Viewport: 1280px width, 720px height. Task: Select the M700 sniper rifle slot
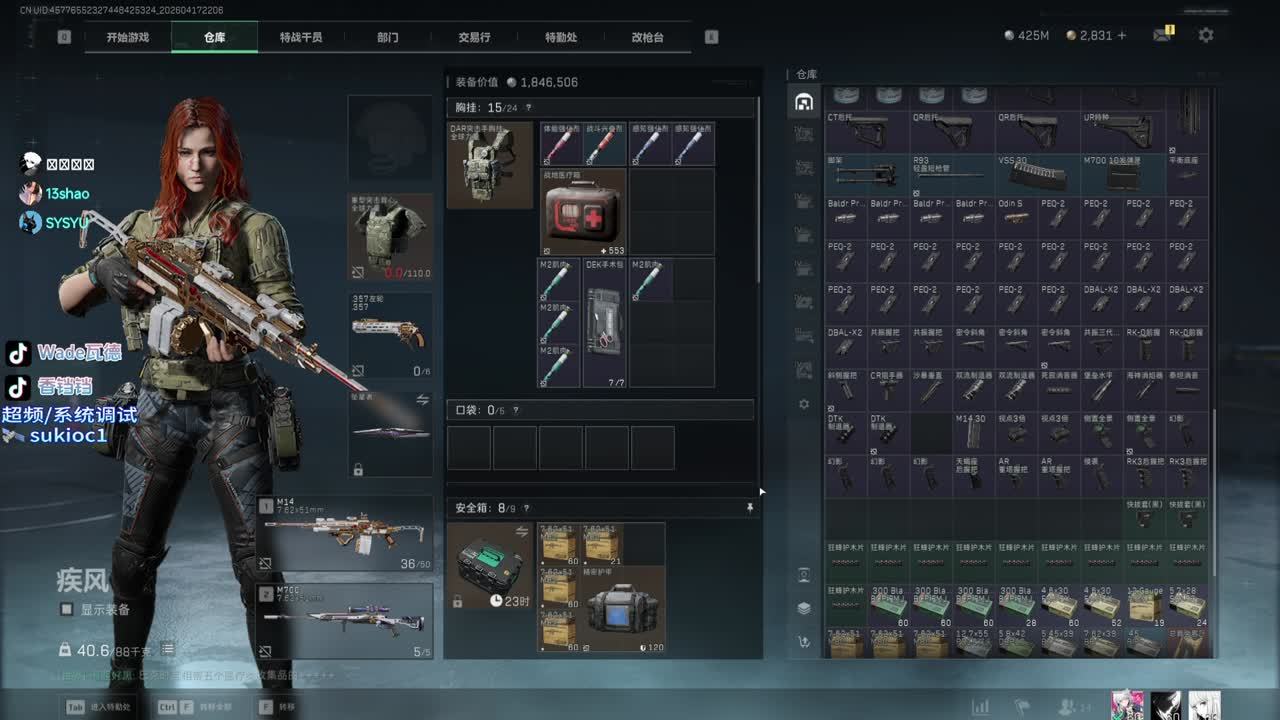[345, 621]
